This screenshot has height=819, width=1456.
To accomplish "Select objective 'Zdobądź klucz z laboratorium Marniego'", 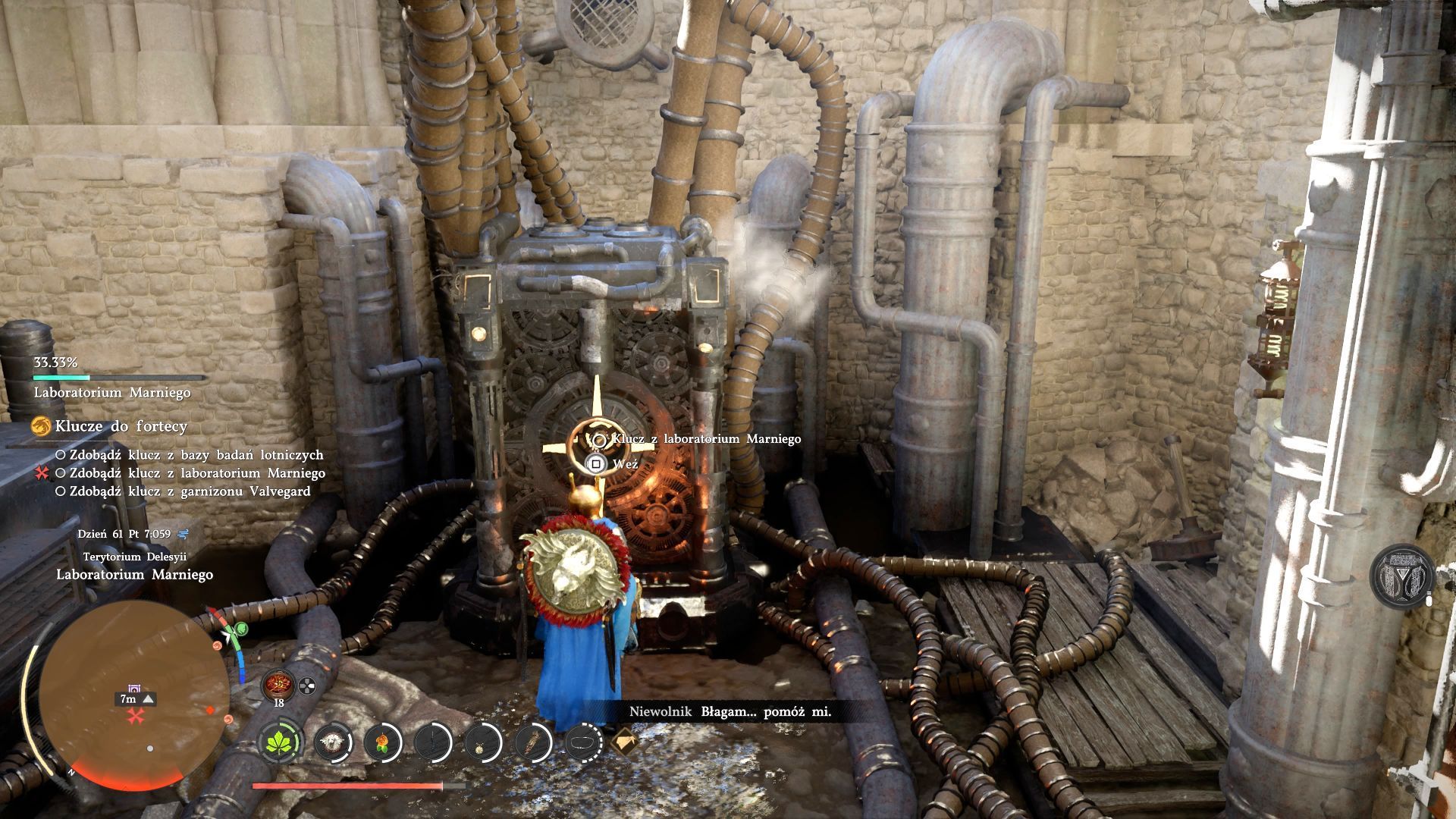I will pyautogui.click(x=196, y=473).
